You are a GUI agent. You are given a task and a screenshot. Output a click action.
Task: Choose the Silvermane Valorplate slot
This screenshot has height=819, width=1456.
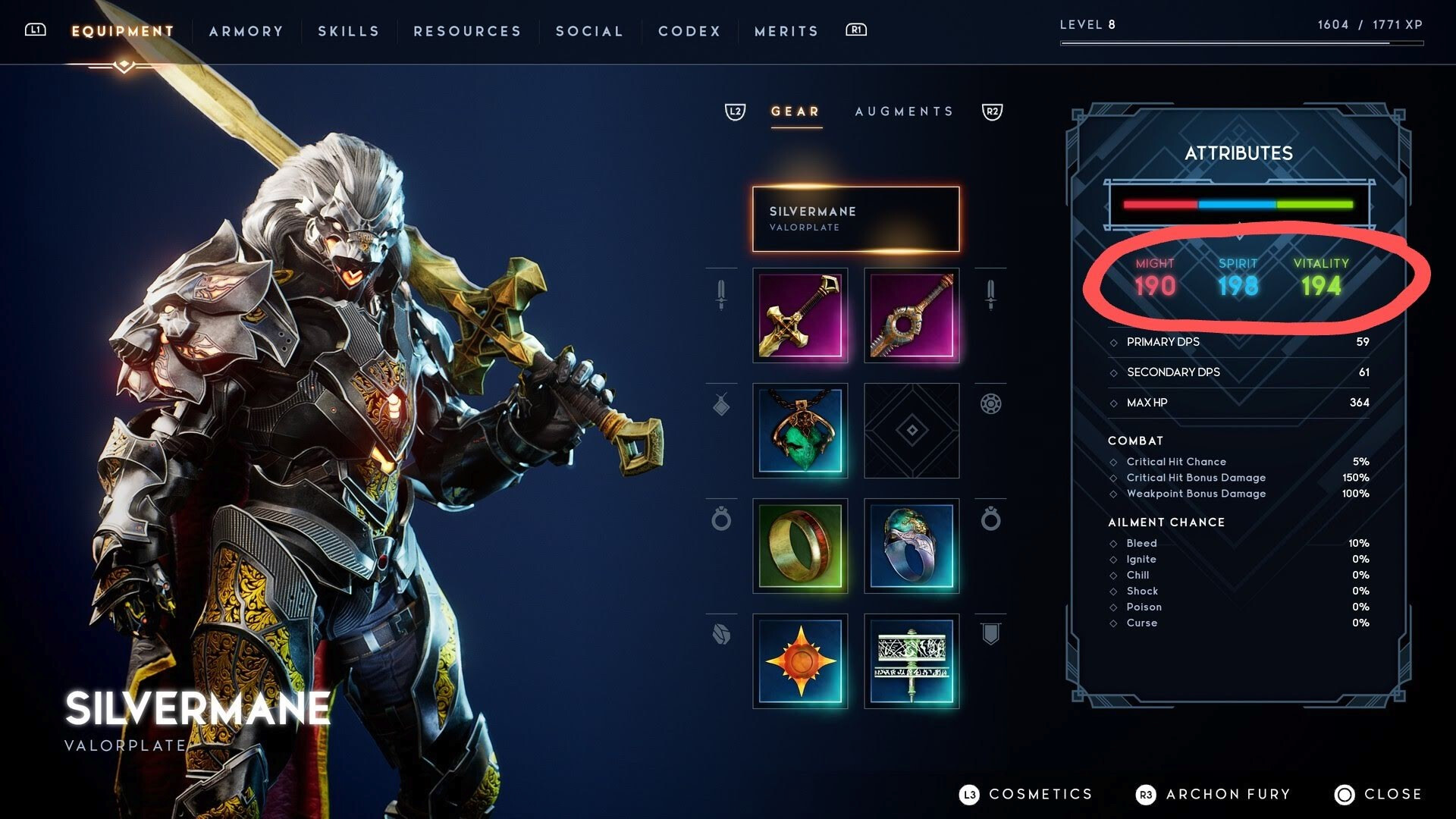(x=855, y=218)
